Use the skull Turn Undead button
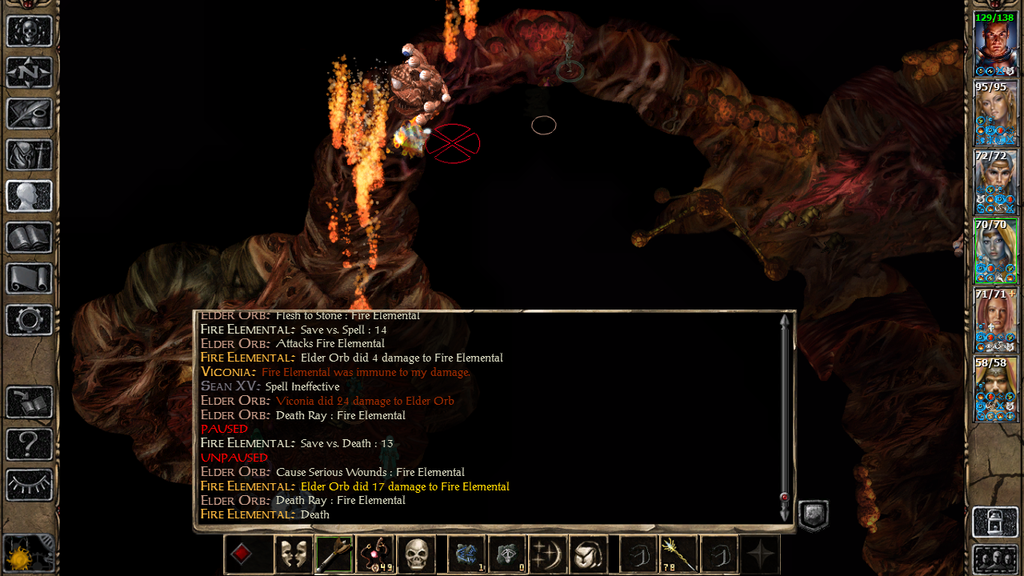 [417, 555]
